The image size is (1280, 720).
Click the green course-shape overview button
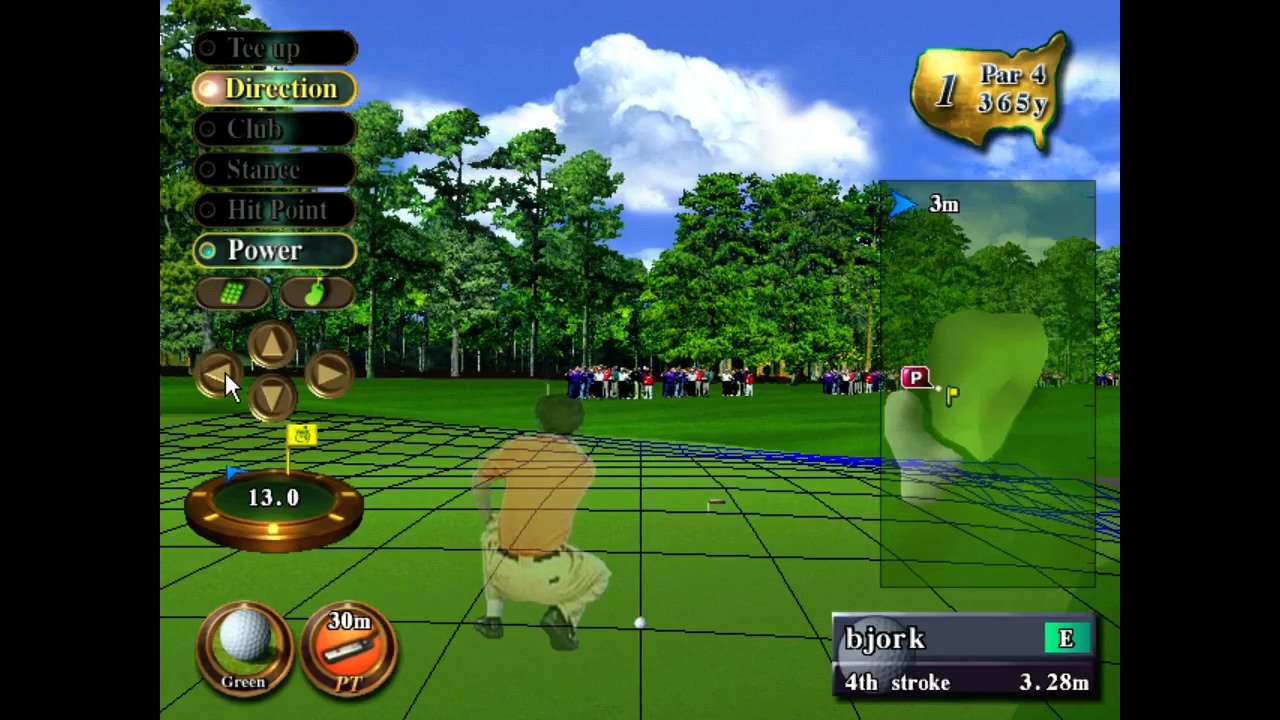[x=316, y=293]
